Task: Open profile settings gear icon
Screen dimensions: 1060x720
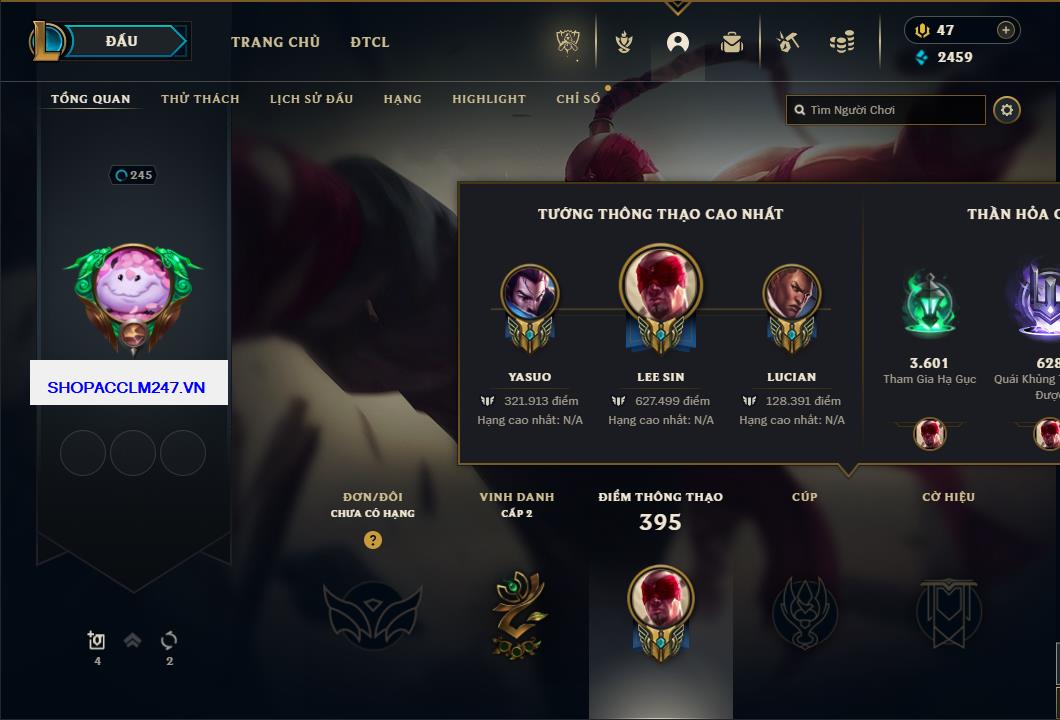Action: click(x=1007, y=110)
